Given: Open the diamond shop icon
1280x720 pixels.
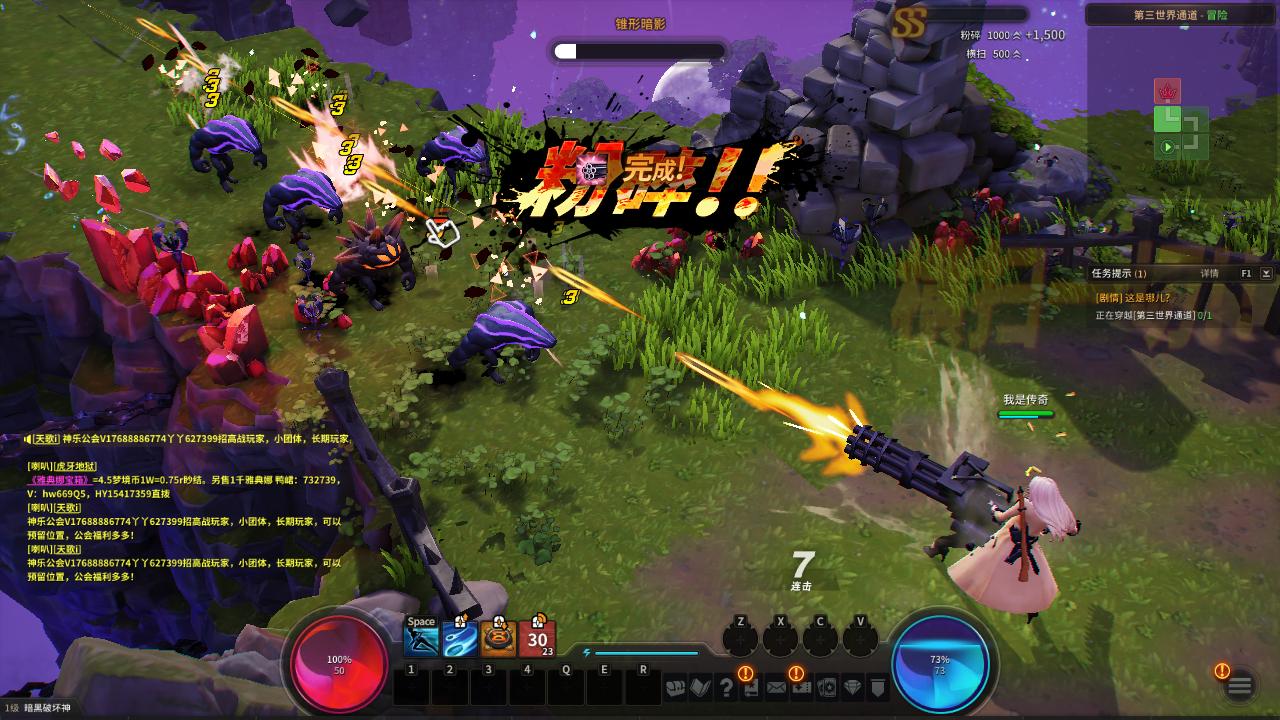Looking at the screenshot, I should [852, 688].
